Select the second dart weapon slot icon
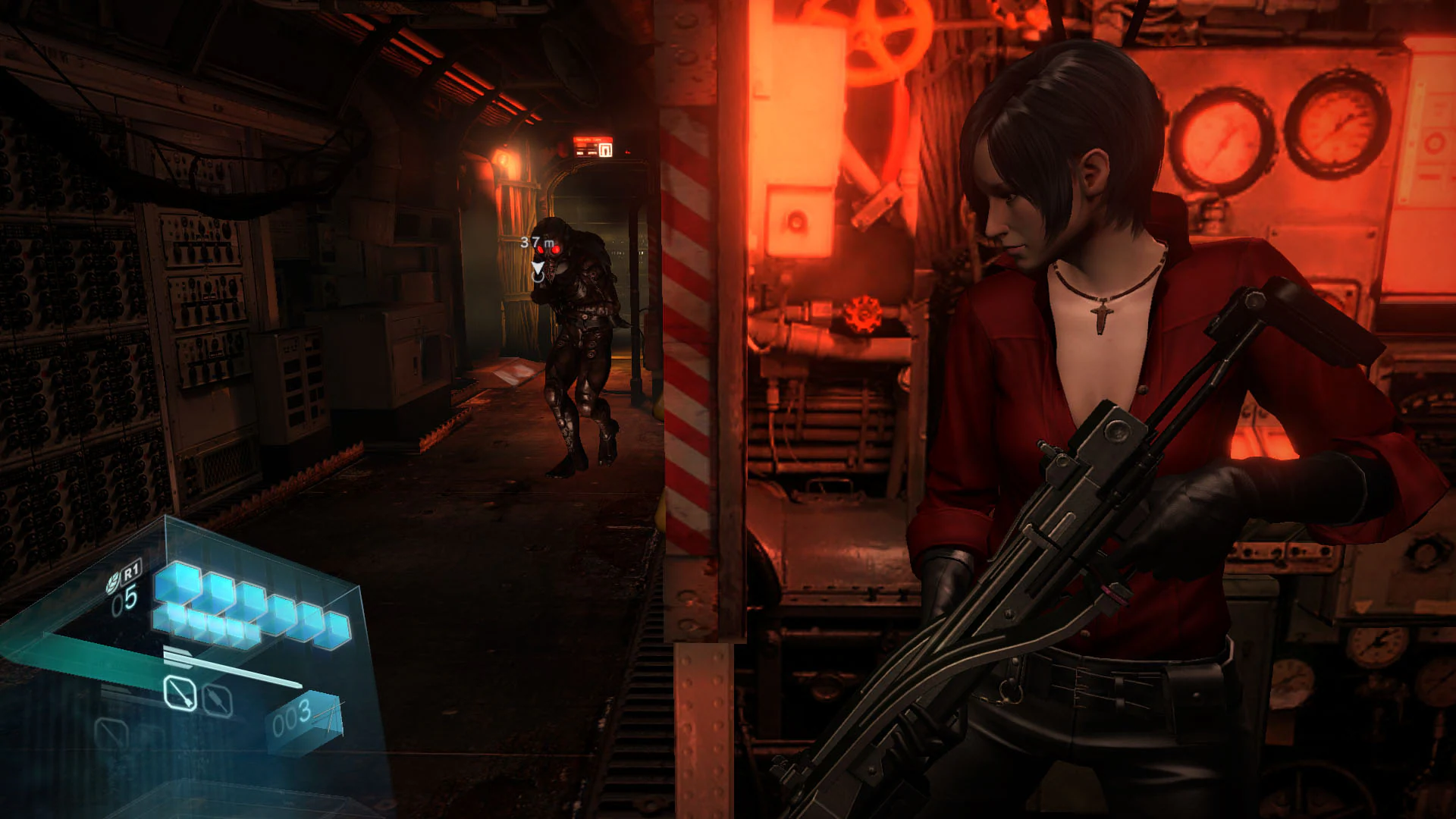Image resolution: width=1456 pixels, height=819 pixels. pyautogui.click(x=217, y=698)
